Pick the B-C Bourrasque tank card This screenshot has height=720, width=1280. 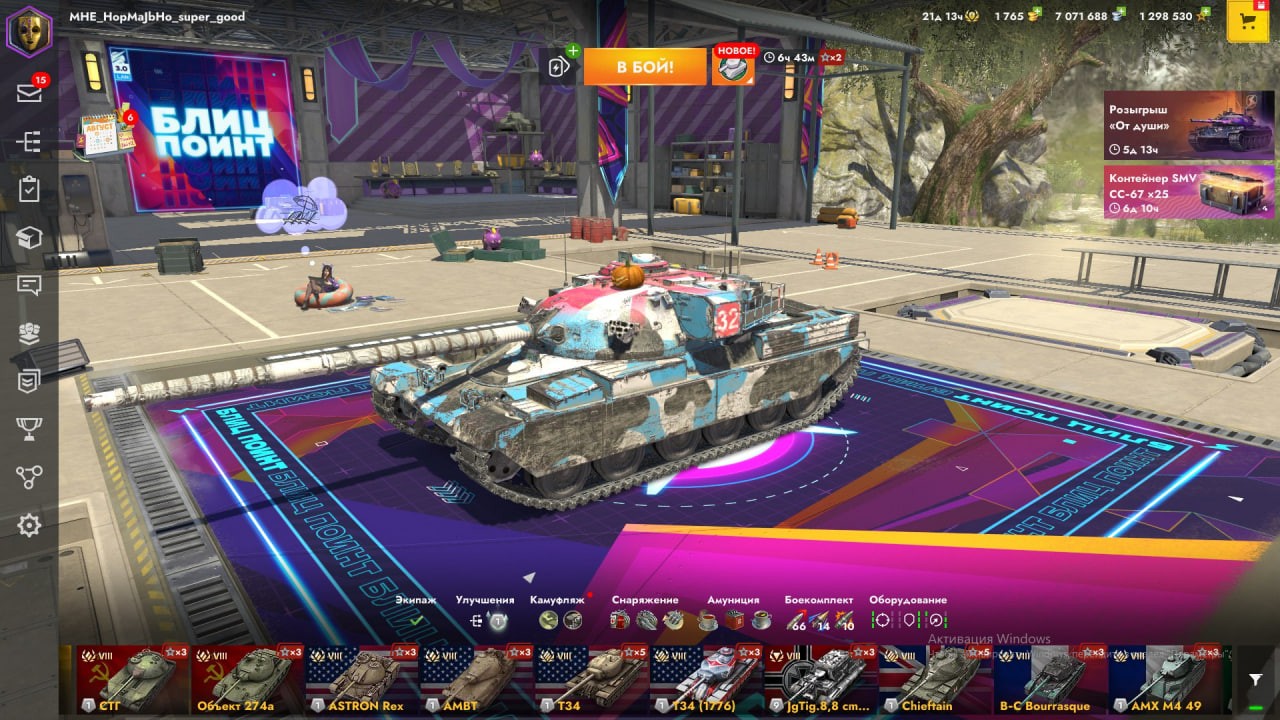1050,678
